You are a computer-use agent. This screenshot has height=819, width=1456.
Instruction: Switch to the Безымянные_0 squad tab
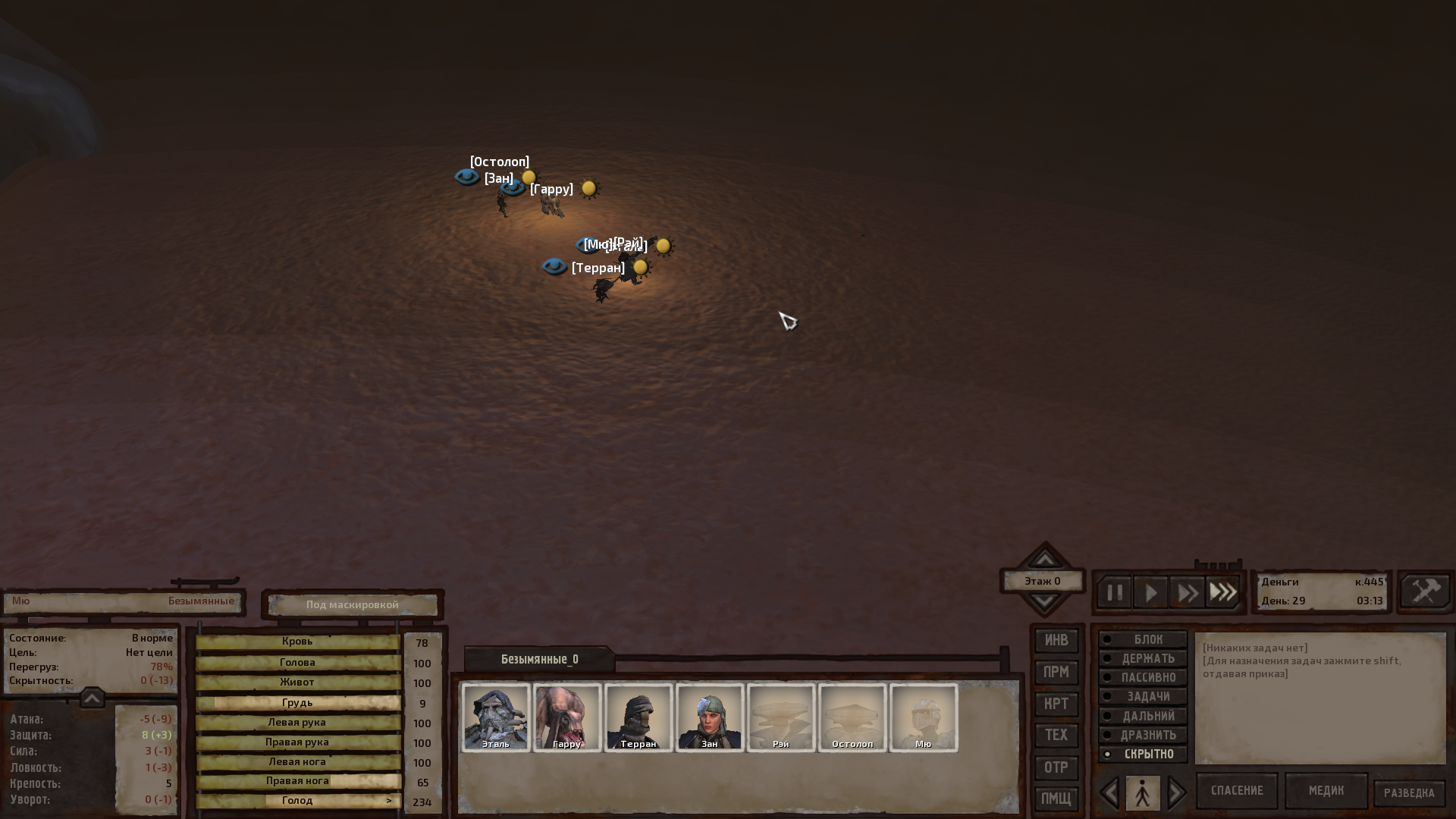[539, 659]
